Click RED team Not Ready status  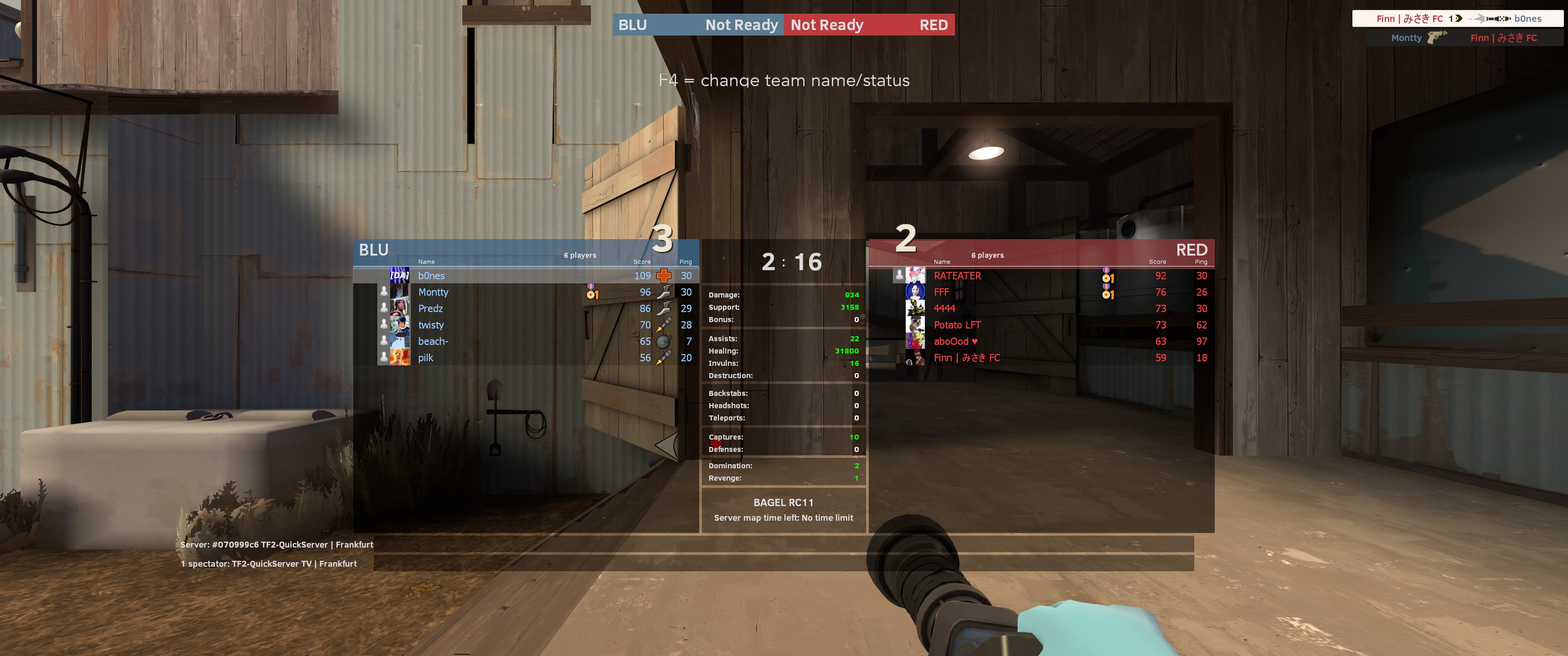tap(826, 25)
